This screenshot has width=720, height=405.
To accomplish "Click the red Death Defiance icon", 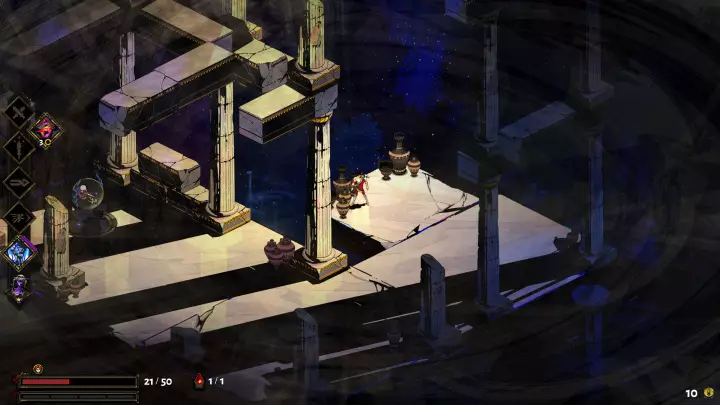I will [x=199, y=381].
